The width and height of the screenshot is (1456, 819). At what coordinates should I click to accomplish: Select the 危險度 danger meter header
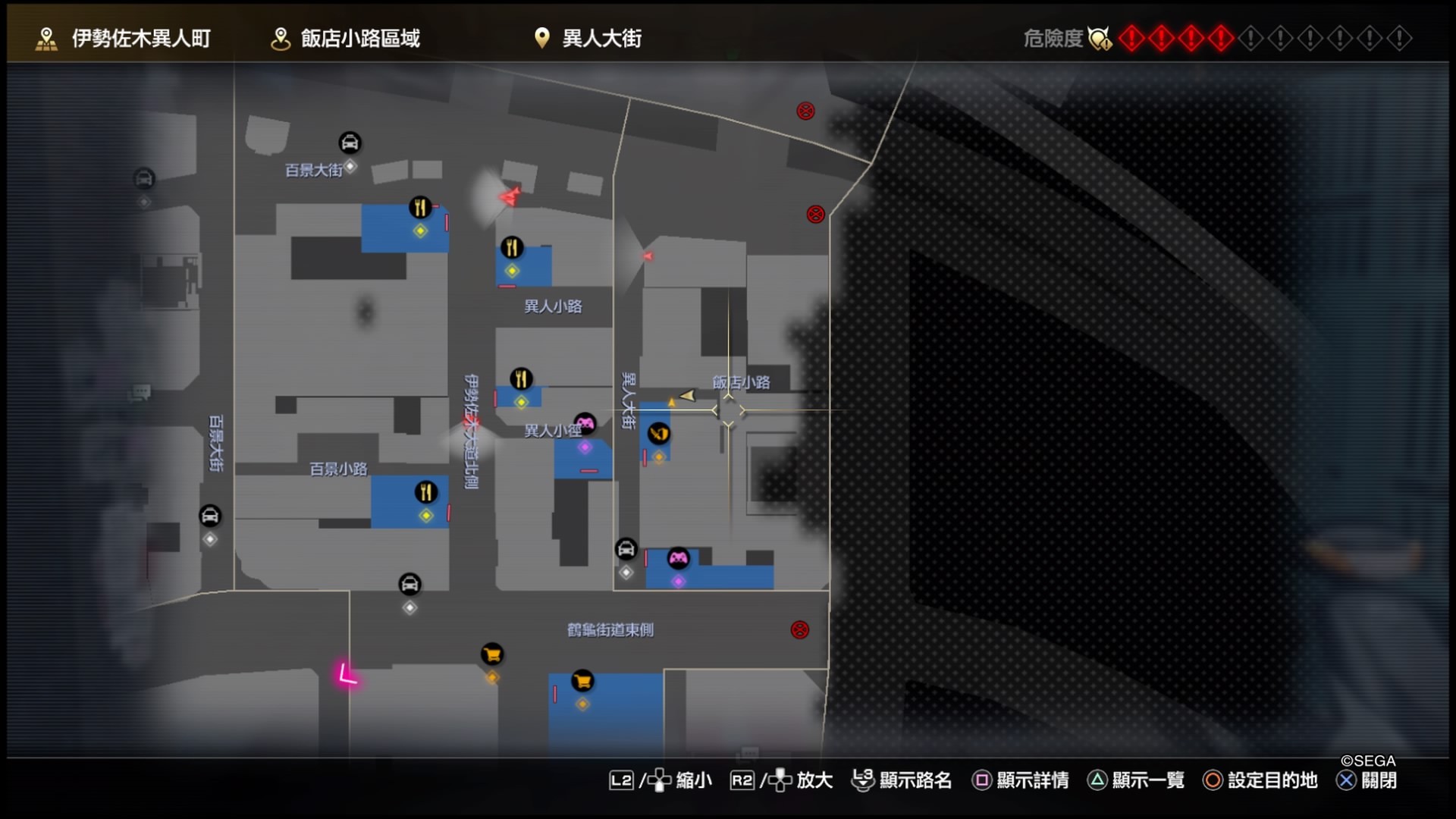pyautogui.click(x=1054, y=38)
